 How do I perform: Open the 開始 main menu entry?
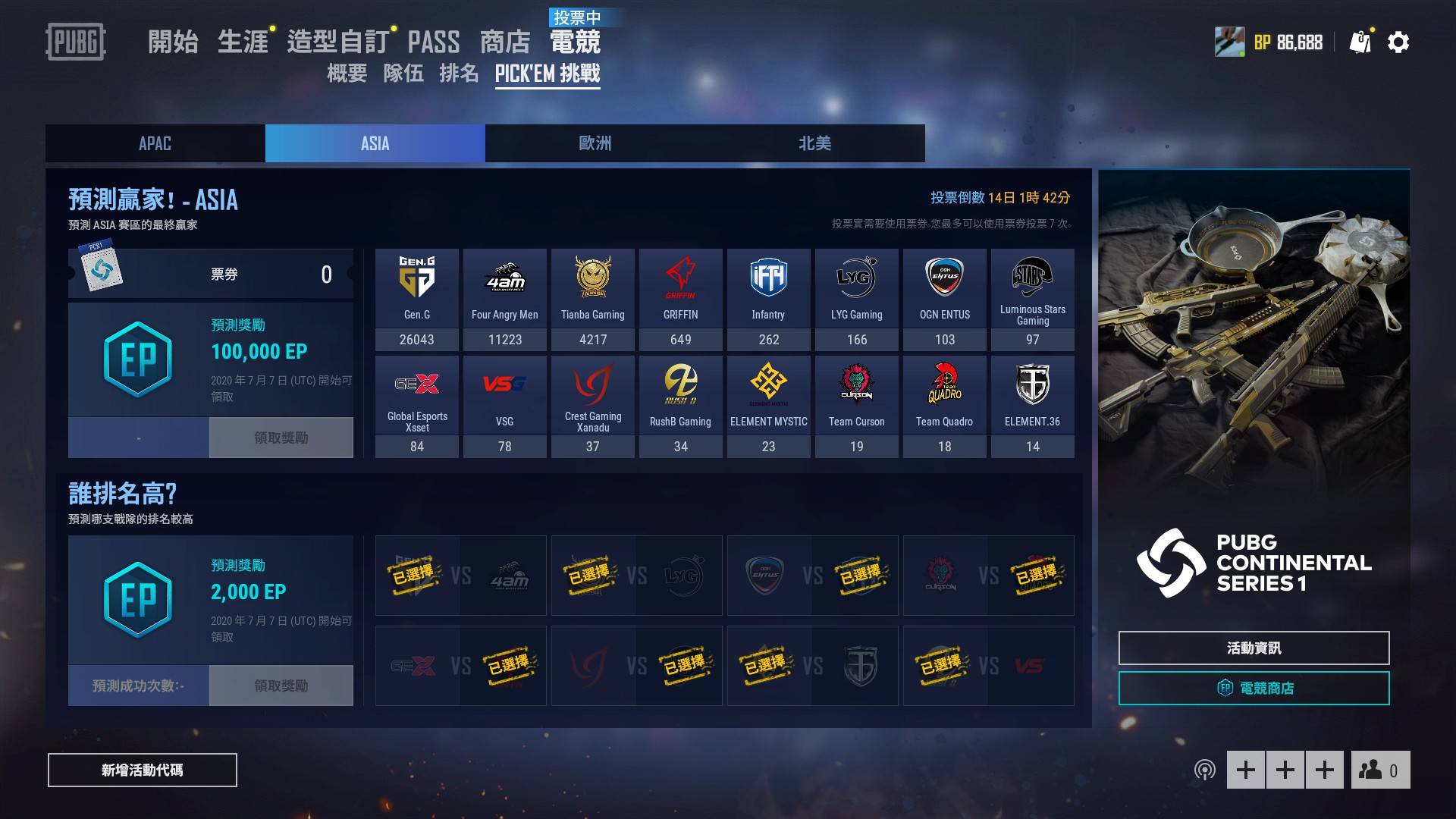point(173,42)
